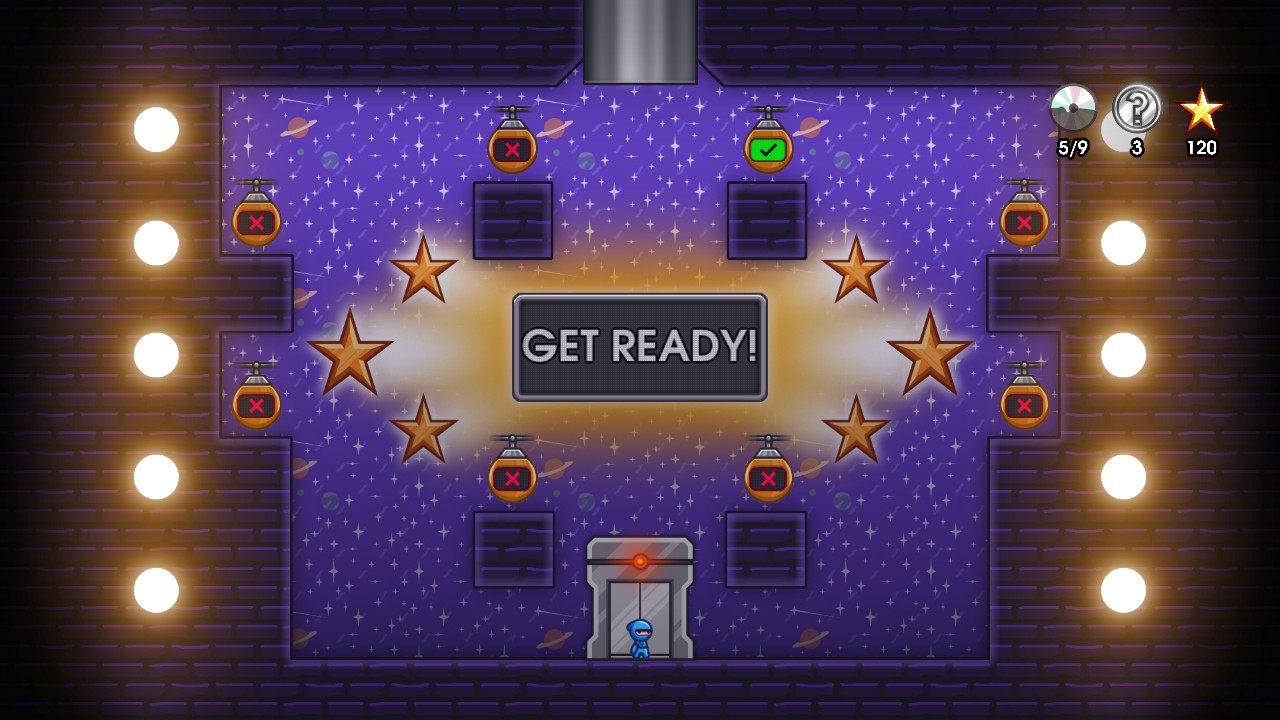Toggle the green checkmark pod above the right platform
This screenshot has width=1280, height=720.
click(x=770, y=148)
